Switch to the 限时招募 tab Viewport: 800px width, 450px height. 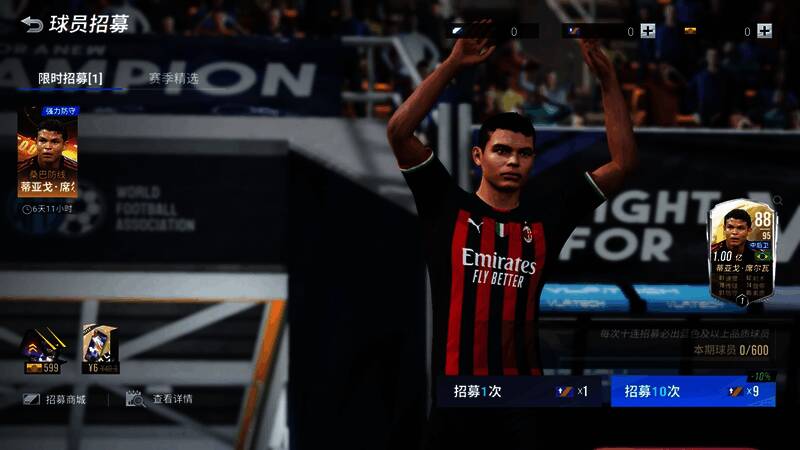pyautogui.click(x=70, y=78)
